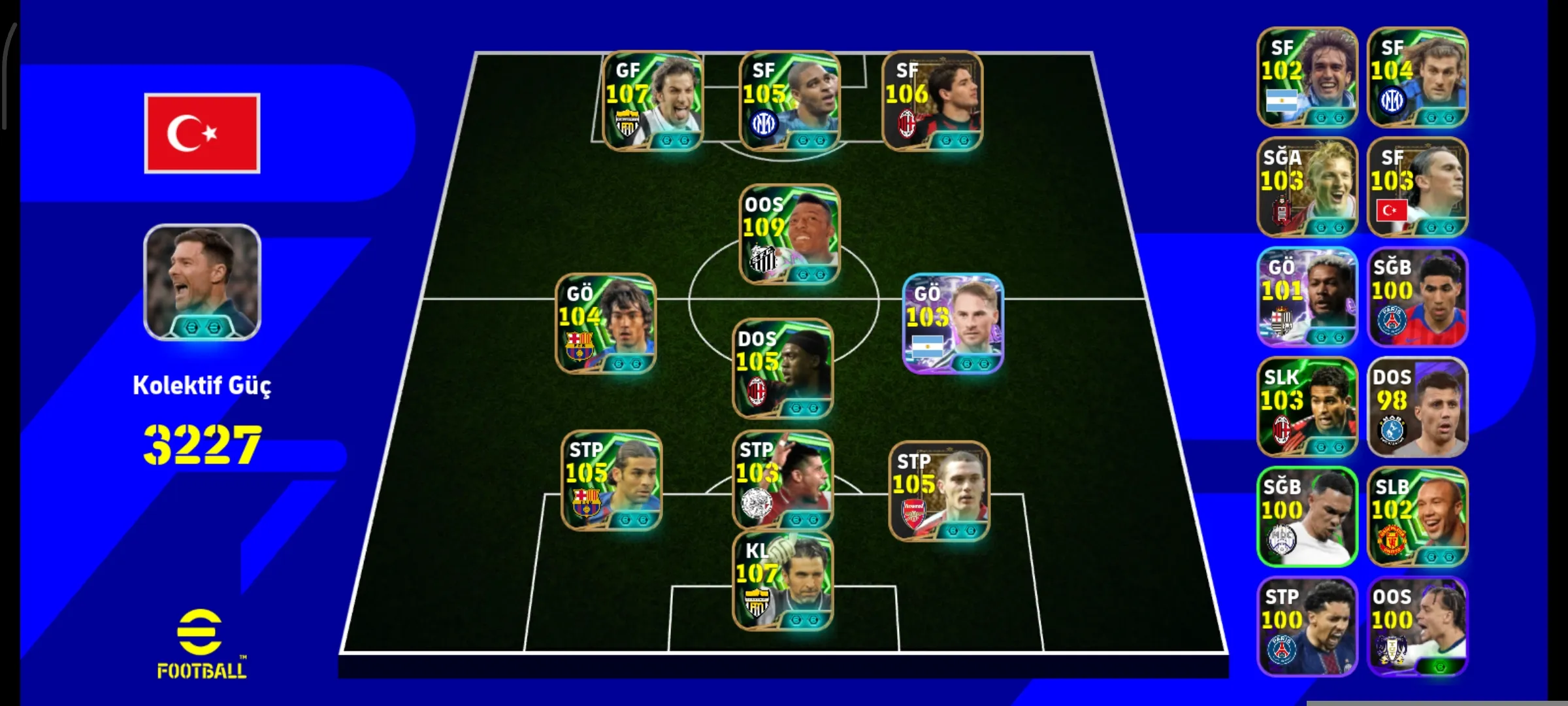
Task: Open the Turkish flag team emblem
Action: tap(201, 133)
